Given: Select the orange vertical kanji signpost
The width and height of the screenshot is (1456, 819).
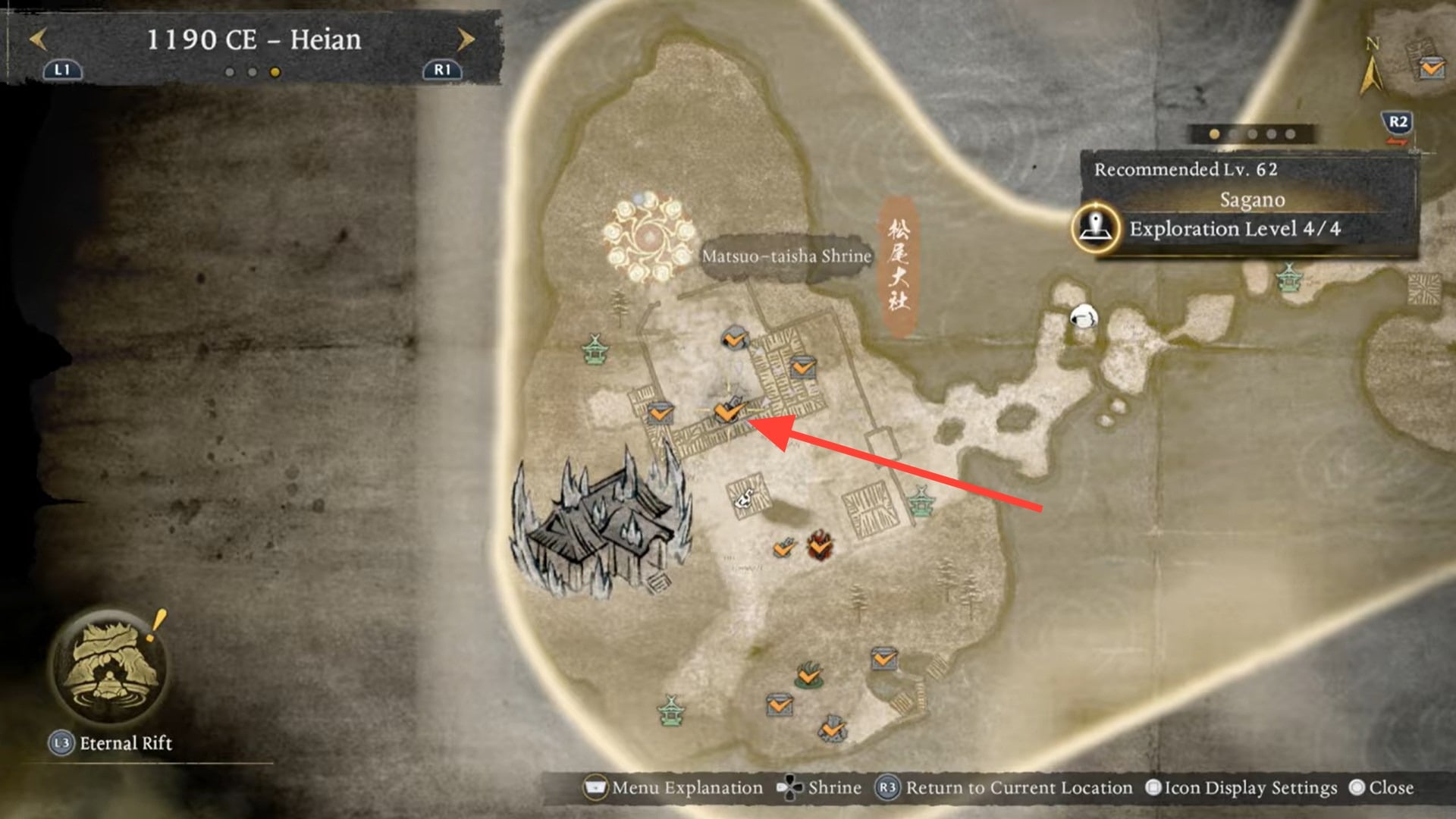Looking at the screenshot, I should 898,267.
